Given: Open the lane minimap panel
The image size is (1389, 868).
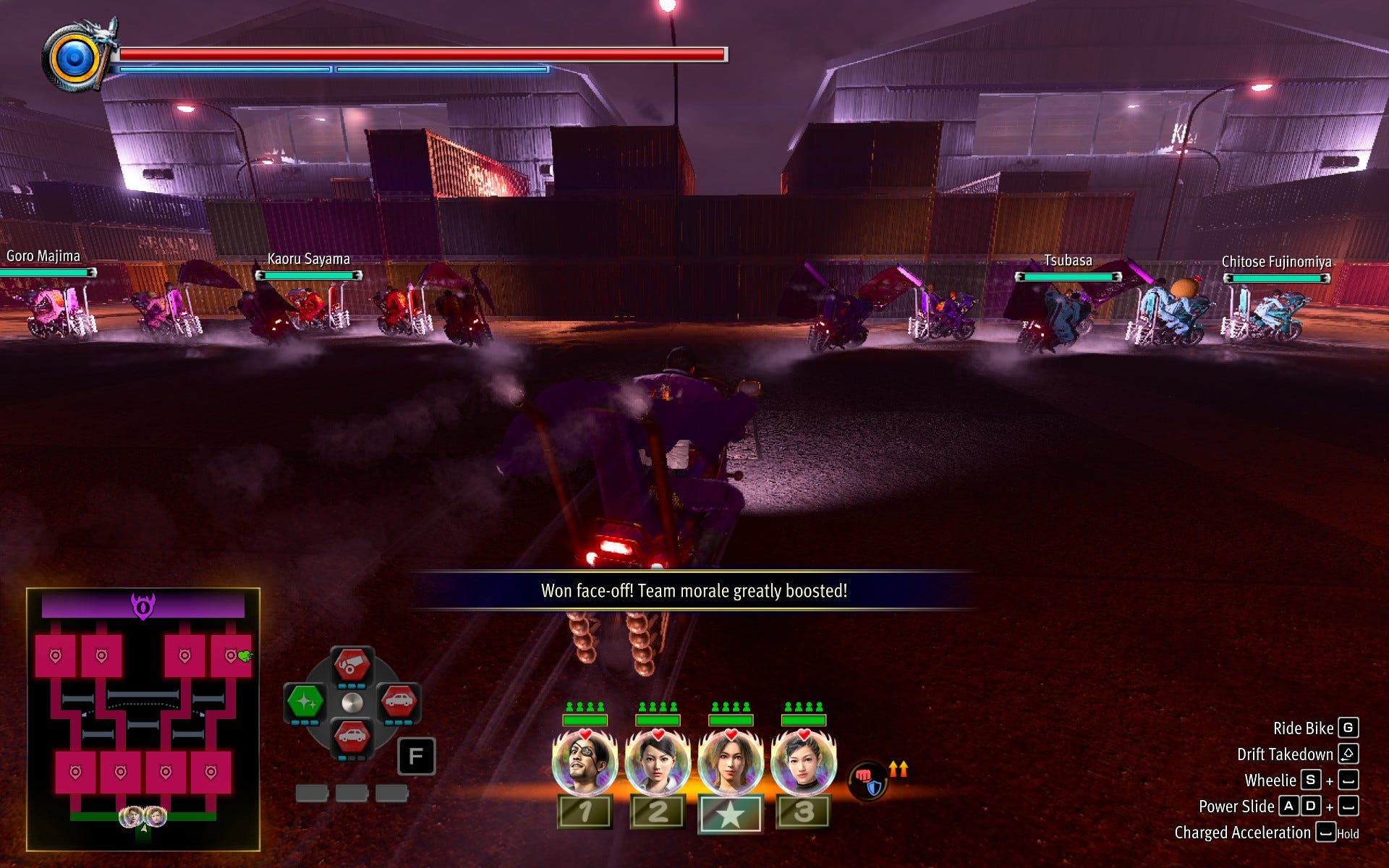Looking at the screenshot, I should 143,719.
